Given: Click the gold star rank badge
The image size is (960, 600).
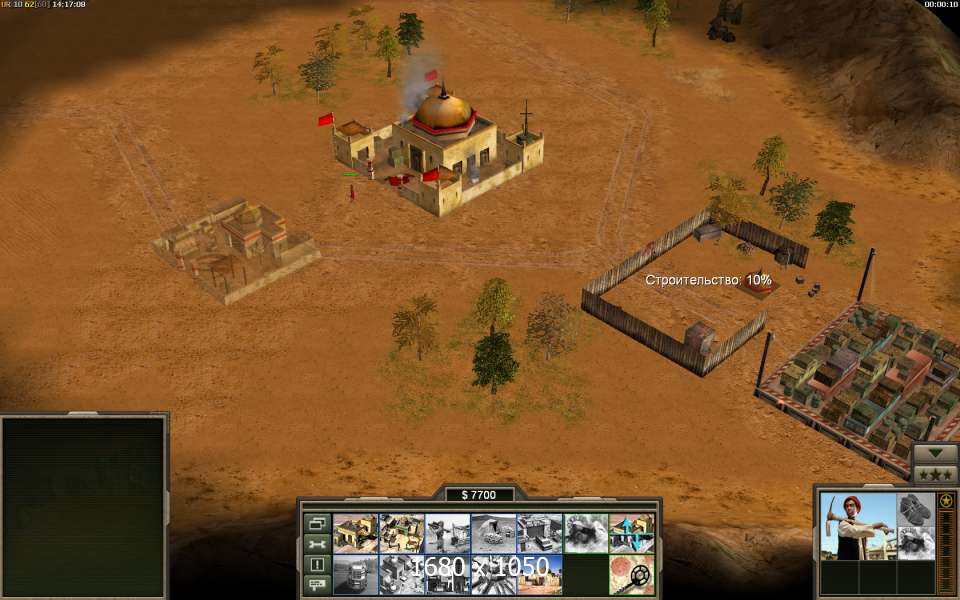Looking at the screenshot, I should click(x=945, y=500).
